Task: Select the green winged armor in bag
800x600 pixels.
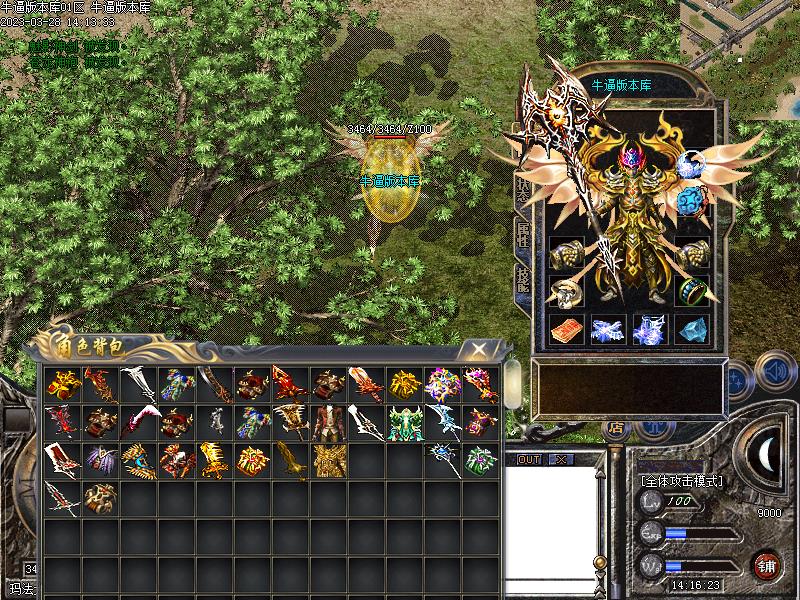Action: 403,422
